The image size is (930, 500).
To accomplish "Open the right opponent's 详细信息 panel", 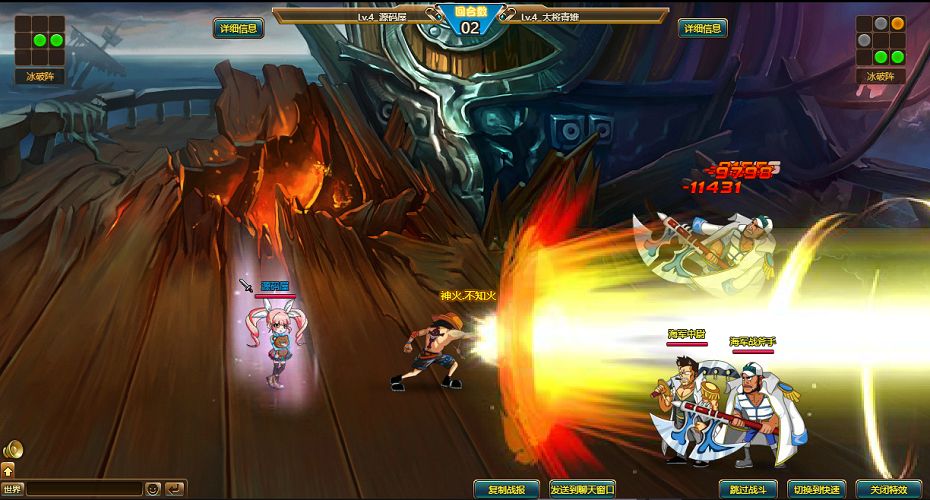I will point(702,28).
